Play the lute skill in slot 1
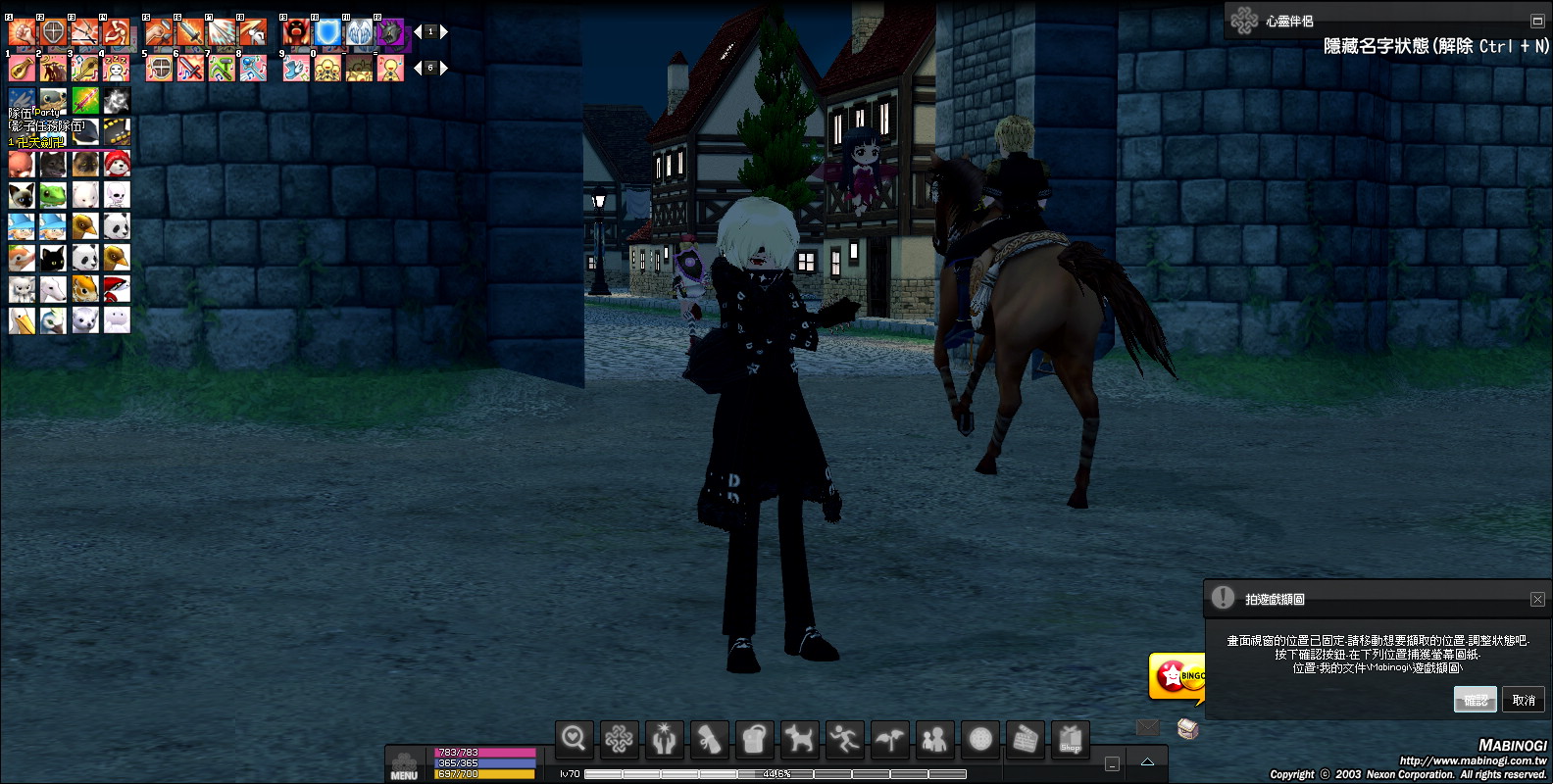 click(22, 69)
